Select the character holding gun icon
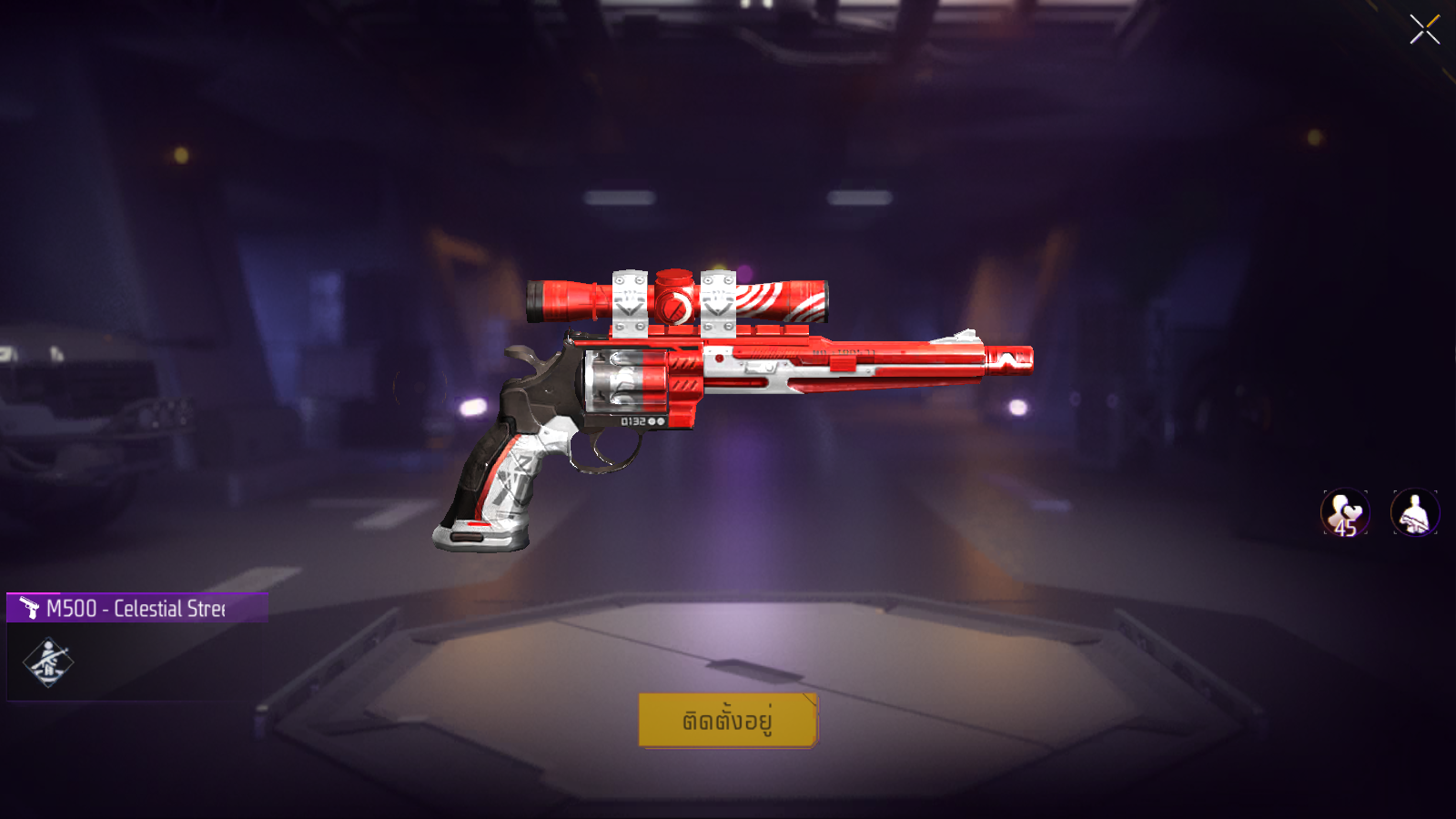 [1415, 513]
